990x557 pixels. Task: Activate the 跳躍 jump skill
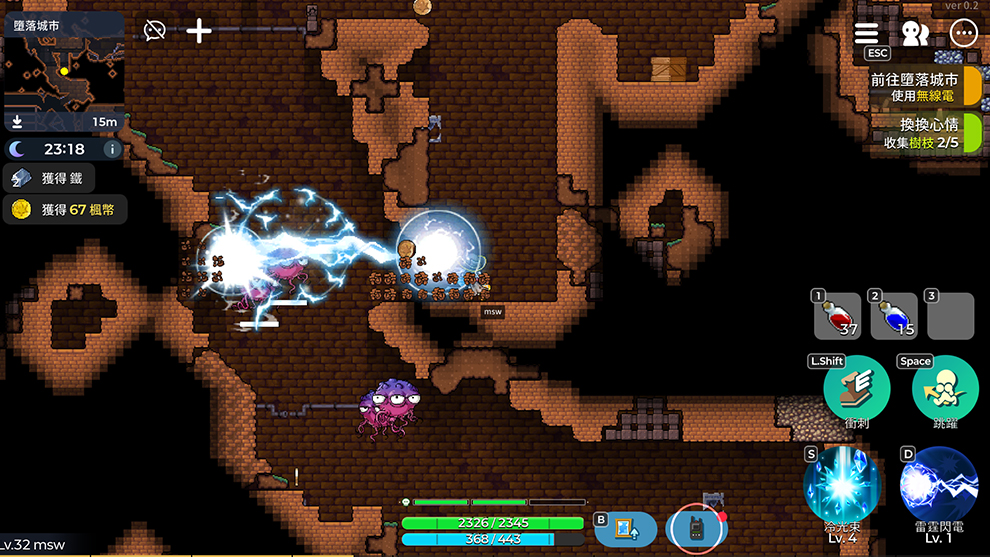[x=945, y=389]
